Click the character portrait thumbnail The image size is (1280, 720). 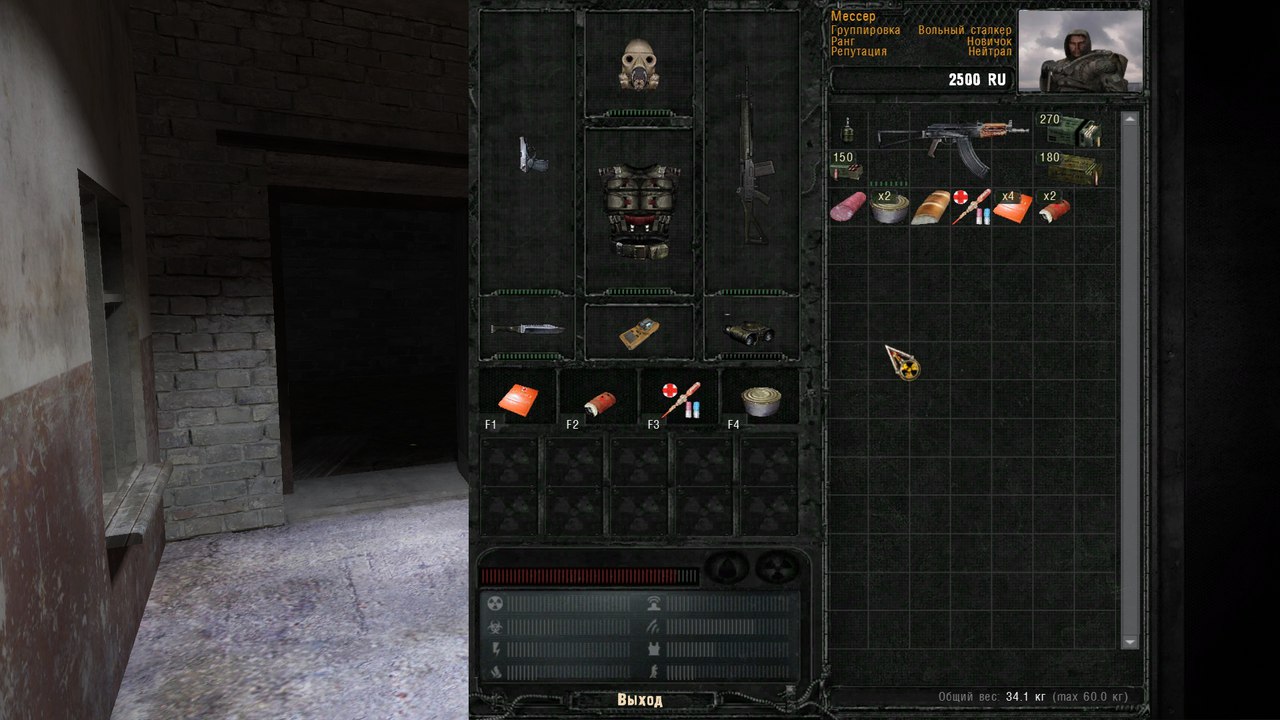click(x=1080, y=51)
